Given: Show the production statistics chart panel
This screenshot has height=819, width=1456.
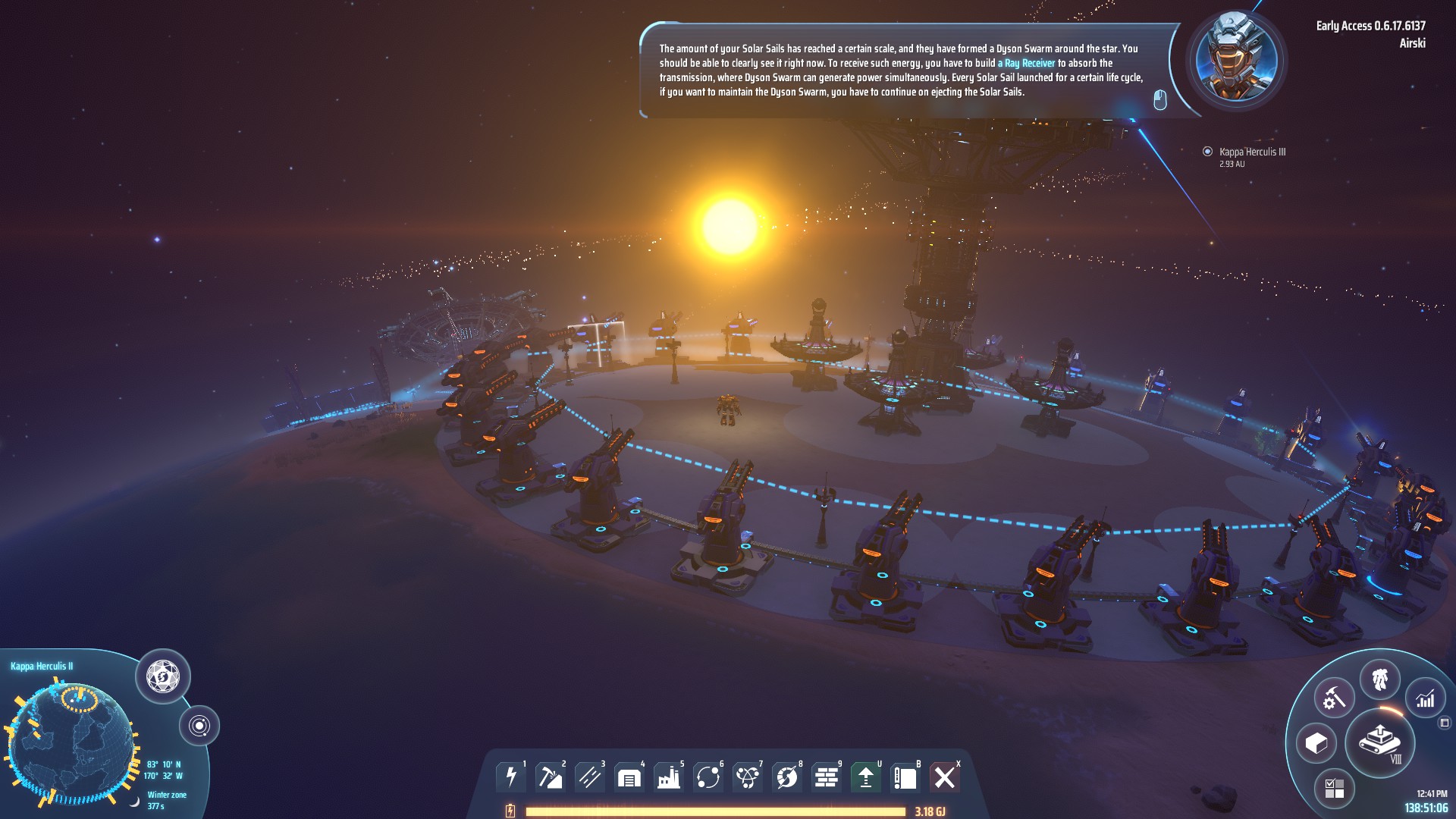Looking at the screenshot, I should (1426, 698).
